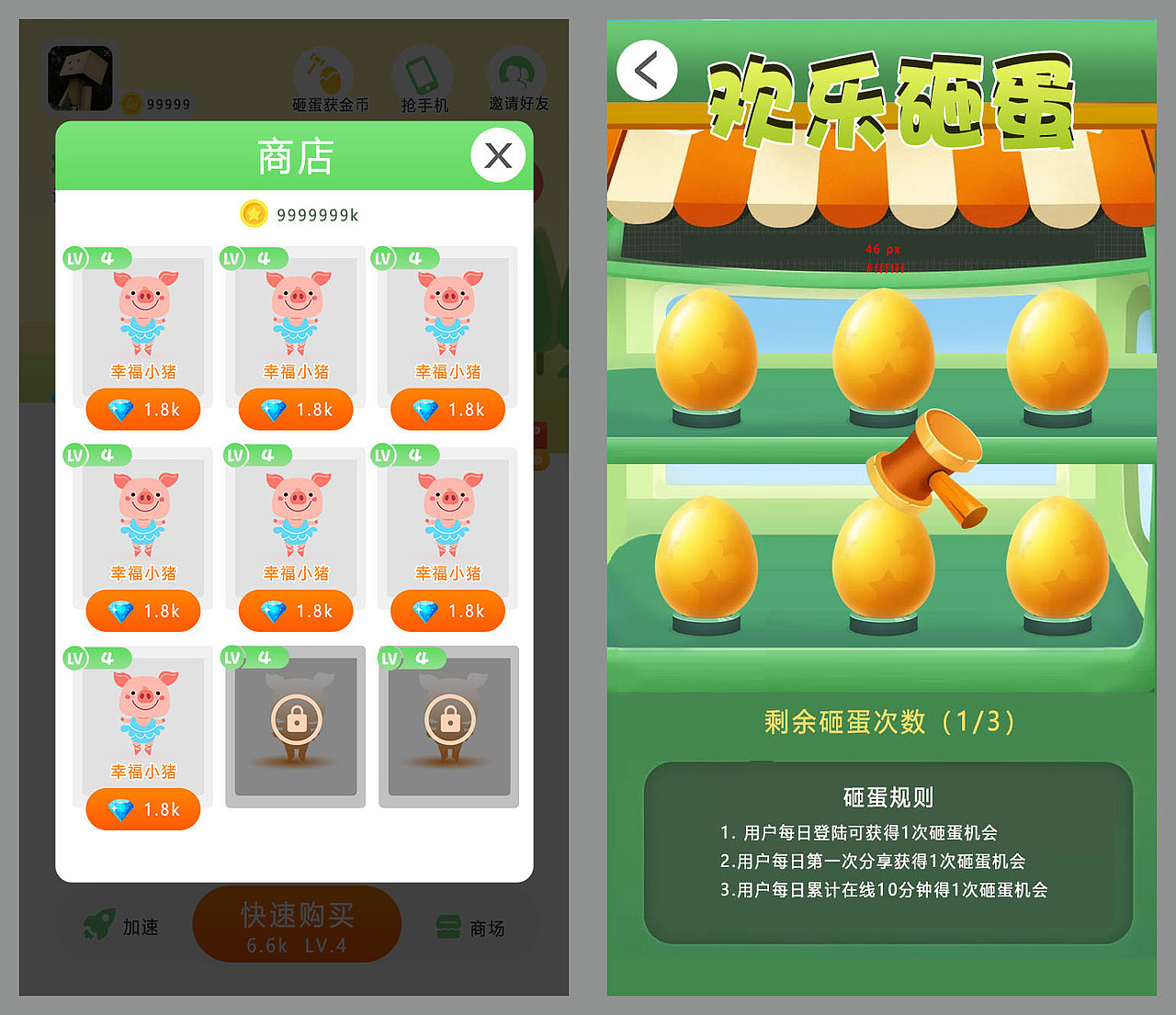This screenshot has width=1176, height=1015.
Task: Tap the back chevron on the 欢乐砸蛋 screen
Action: pos(647,69)
